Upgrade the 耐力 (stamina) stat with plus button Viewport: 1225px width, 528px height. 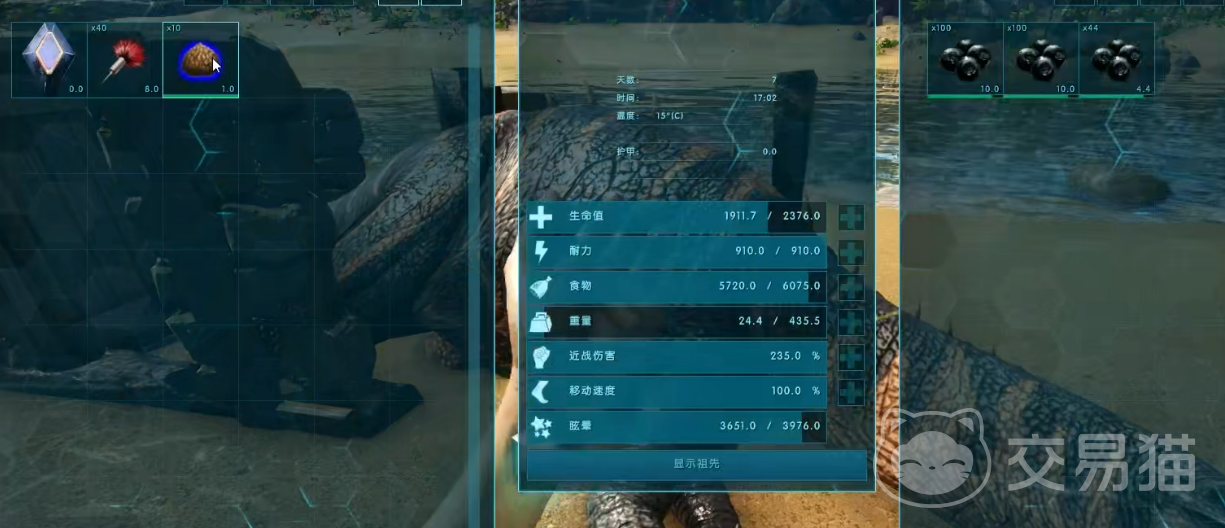(851, 252)
